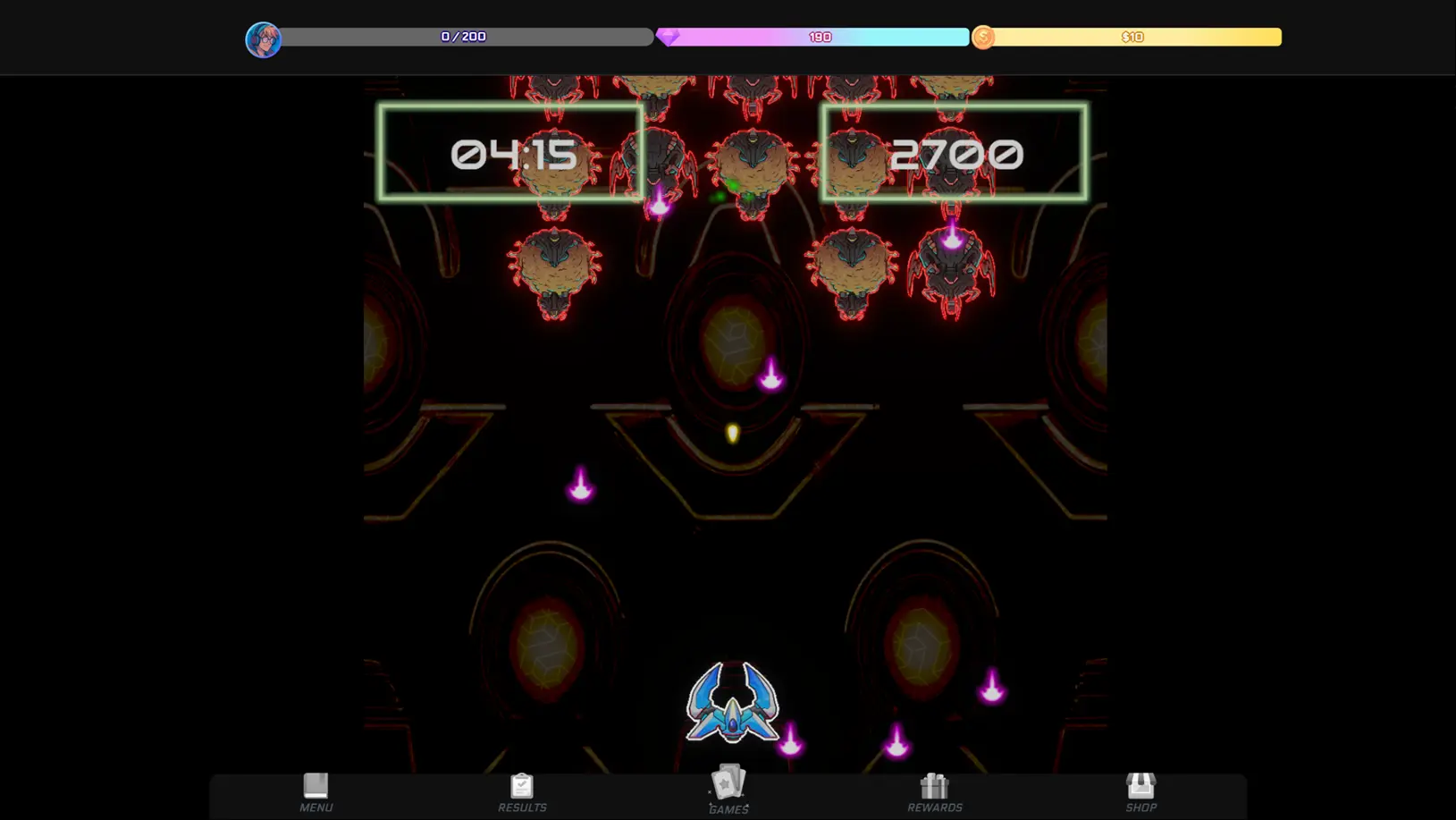This screenshot has width=1456, height=820.
Task: Click the yellow bullet mid-screen
Action: coord(732,433)
